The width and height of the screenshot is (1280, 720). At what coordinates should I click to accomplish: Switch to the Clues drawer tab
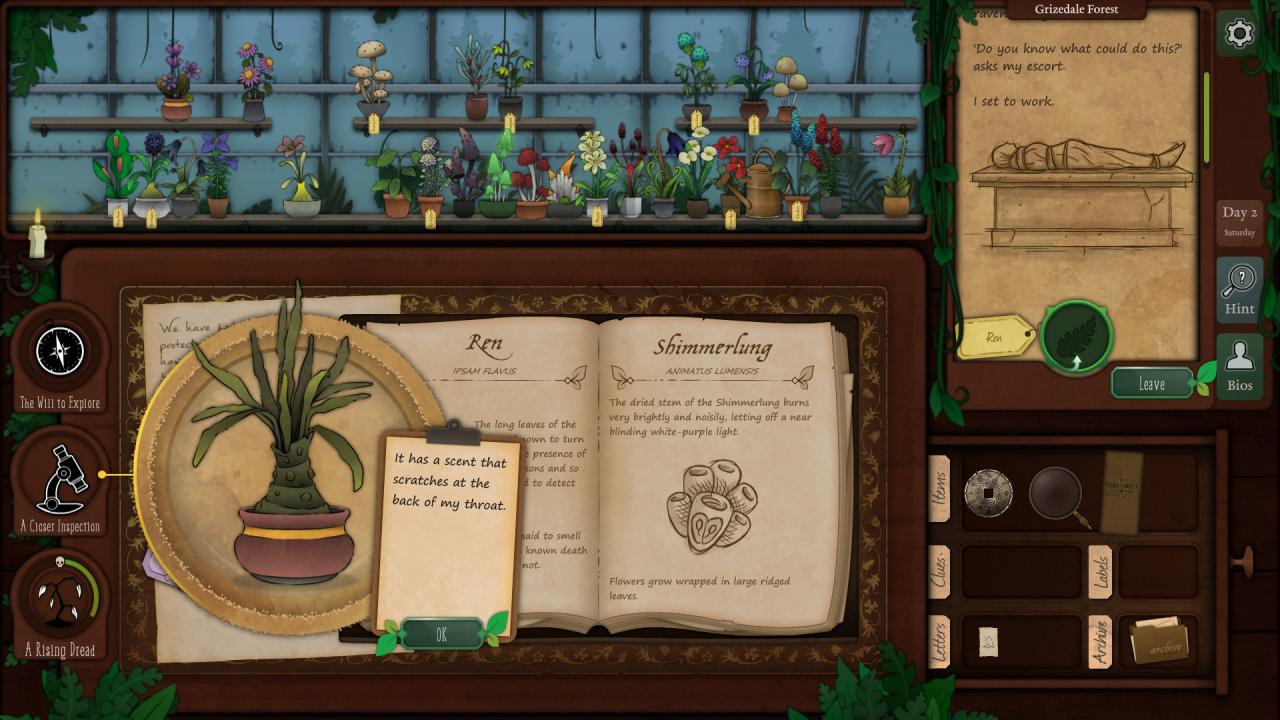tap(939, 571)
